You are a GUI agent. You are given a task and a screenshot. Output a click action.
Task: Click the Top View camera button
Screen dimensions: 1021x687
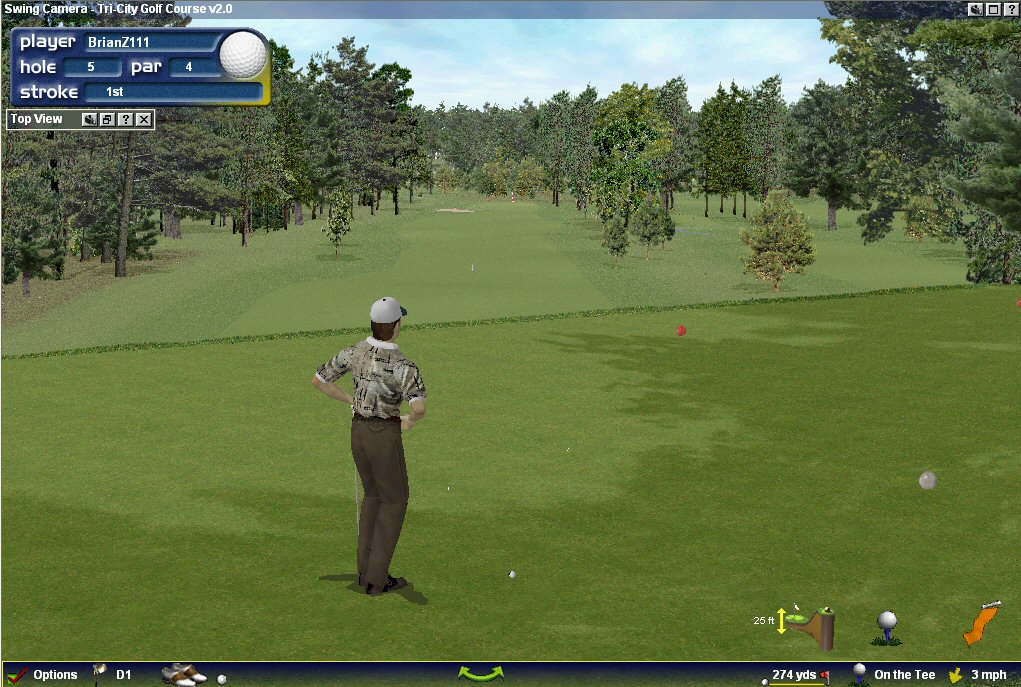[89, 120]
